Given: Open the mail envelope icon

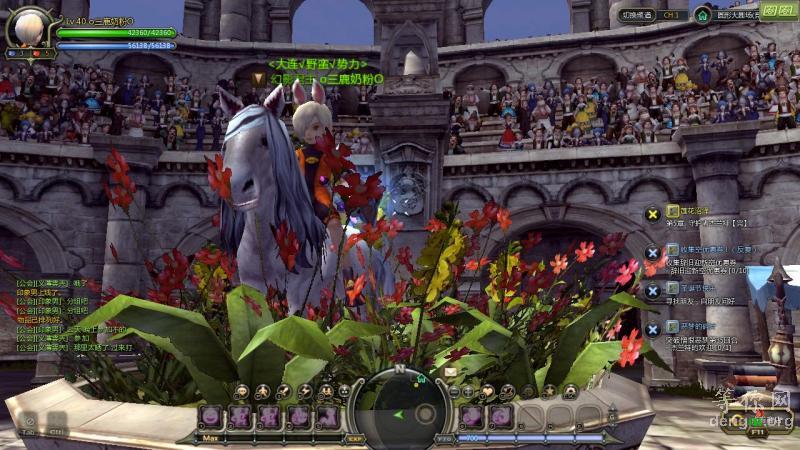Looking at the screenshot, I should click(450, 372).
